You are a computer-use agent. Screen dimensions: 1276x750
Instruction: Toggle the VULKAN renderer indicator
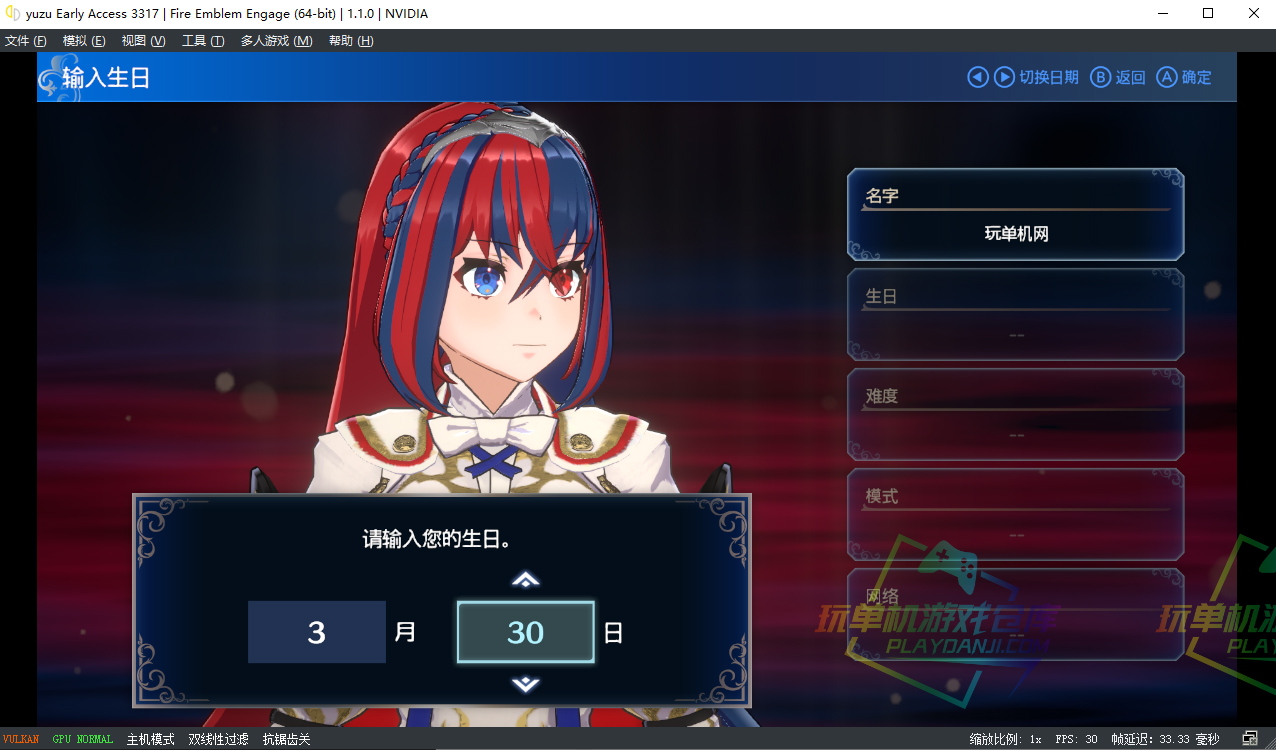[21, 740]
